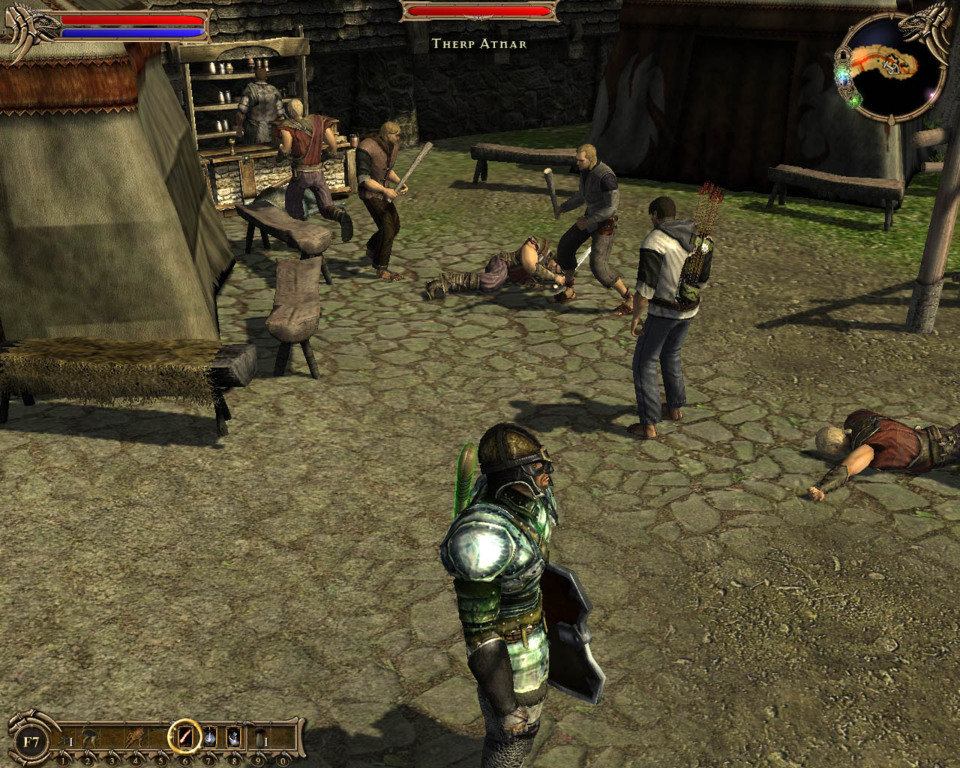Click the green gem on the minimap rim
Viewport: 960px width, 768px height.
[854, 99]
